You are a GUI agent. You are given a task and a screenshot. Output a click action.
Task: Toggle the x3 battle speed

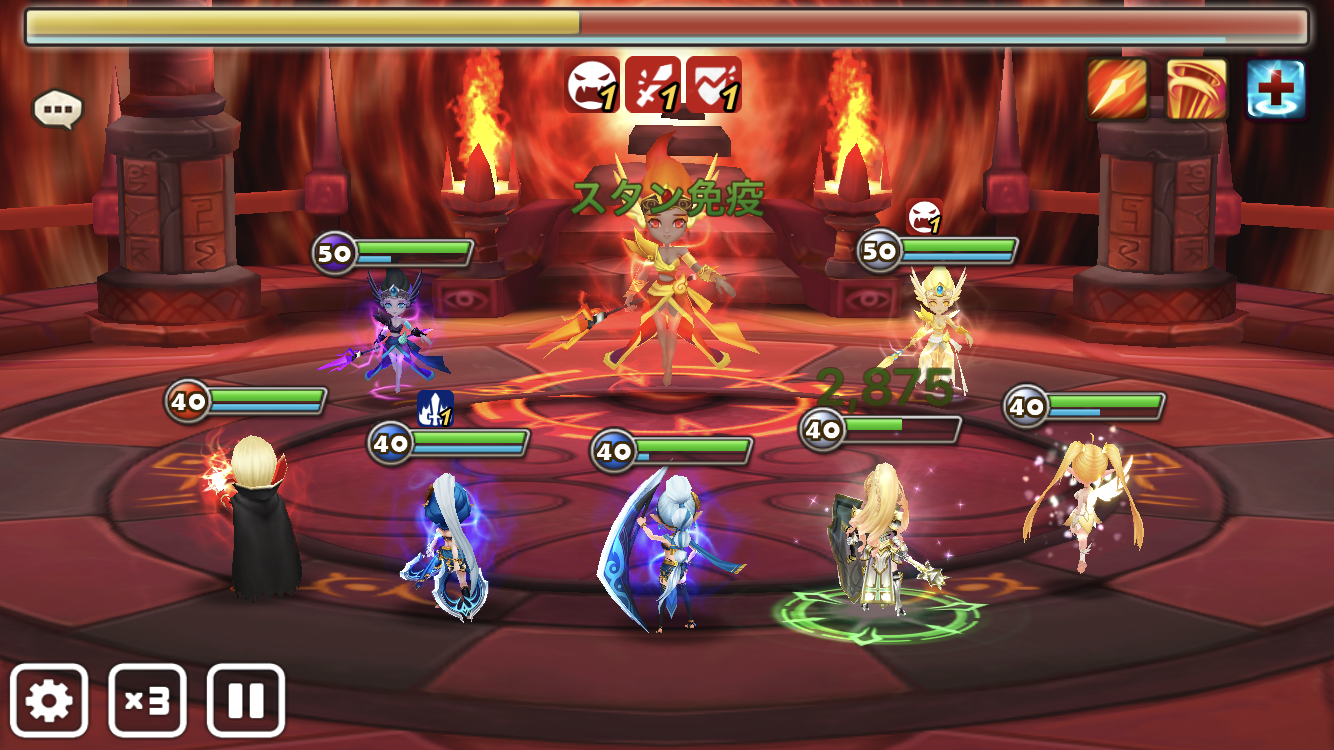pyautogui.click(x=147, y=700)
